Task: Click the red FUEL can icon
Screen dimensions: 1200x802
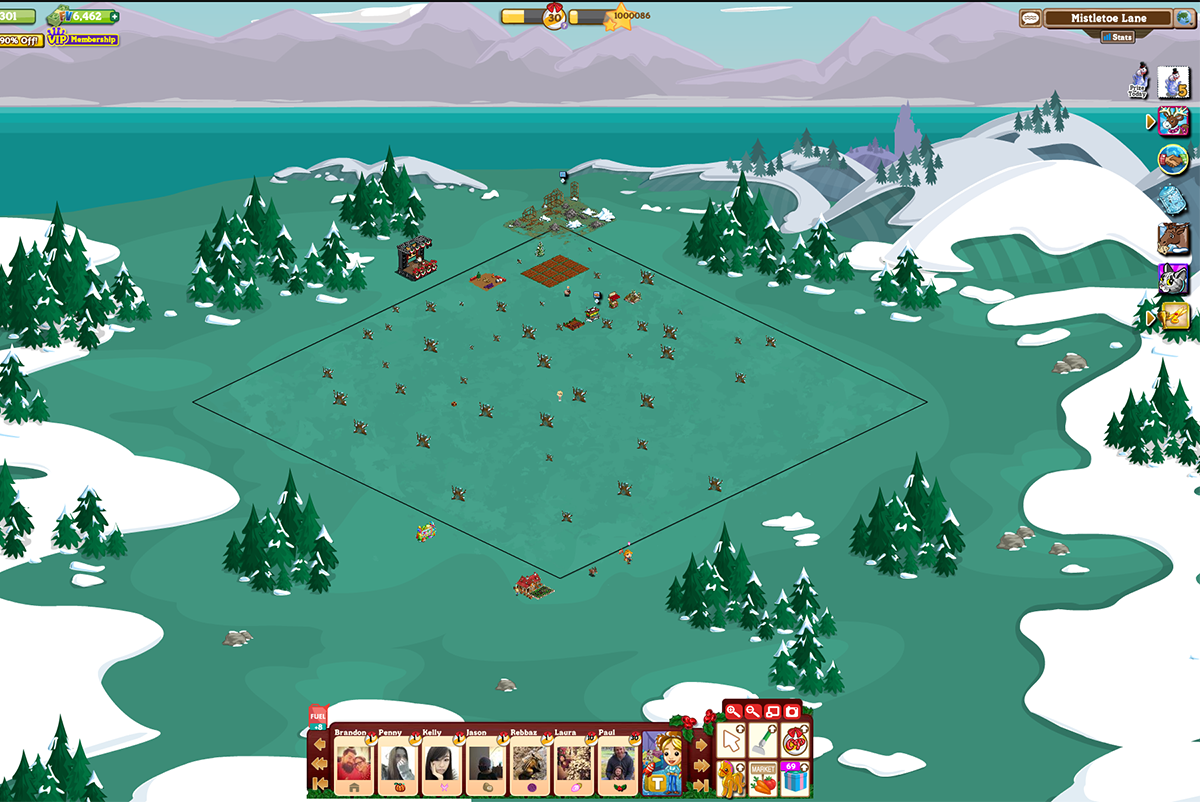Action: (318, 716)
